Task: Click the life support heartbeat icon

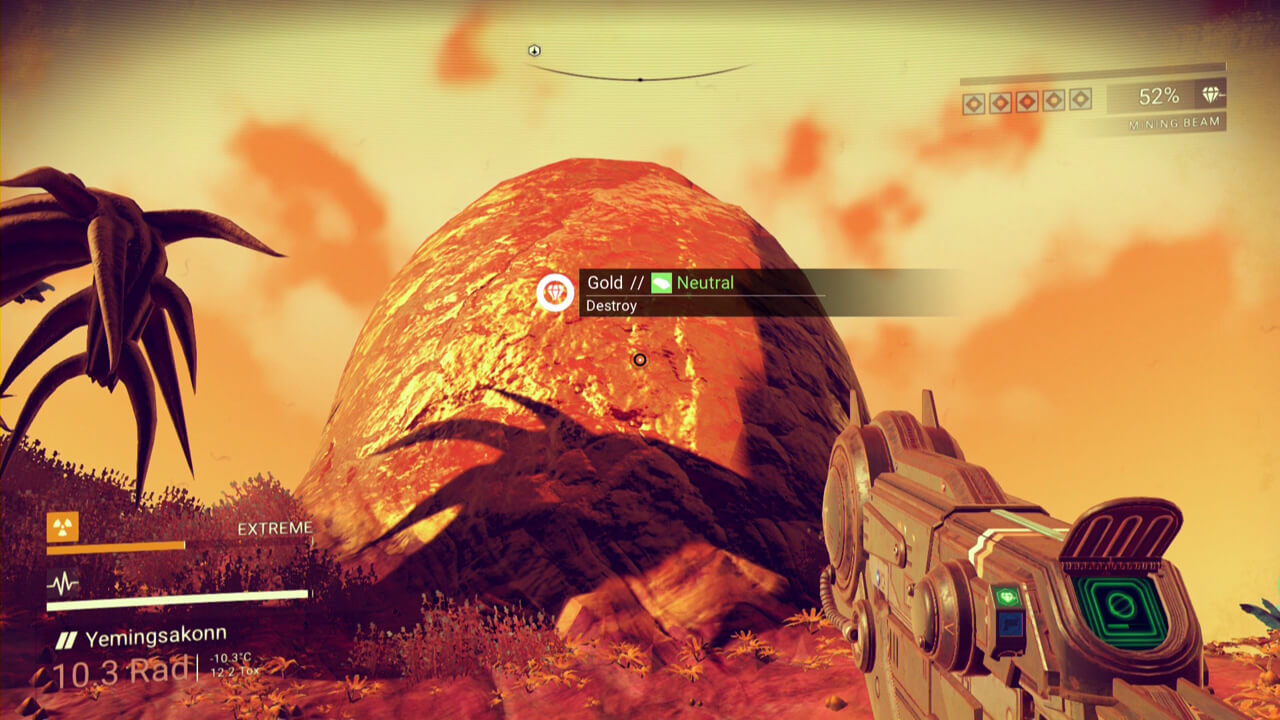Action: (62, 584)
